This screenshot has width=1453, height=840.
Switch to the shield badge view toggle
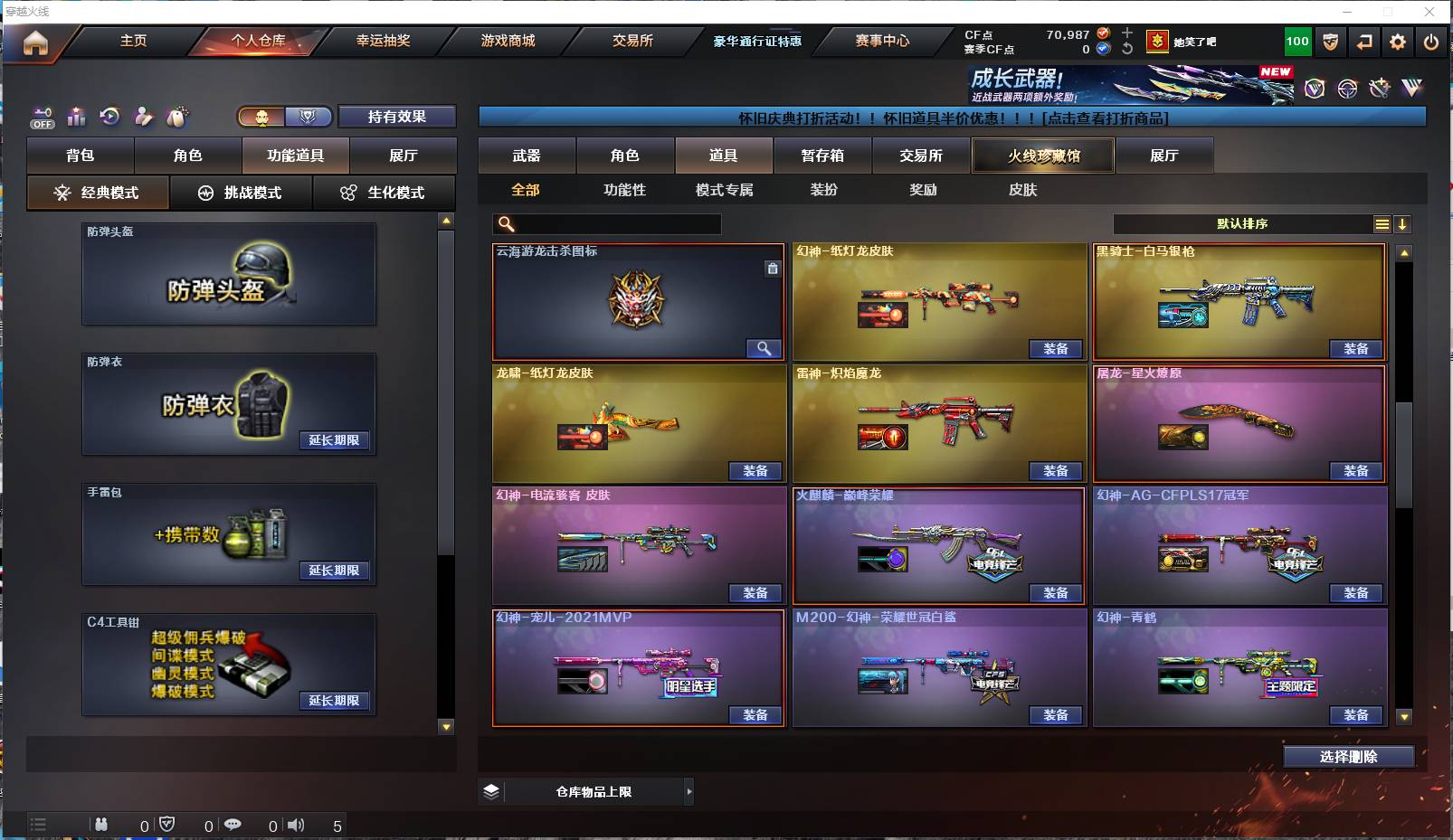click(x=309, y=118)
